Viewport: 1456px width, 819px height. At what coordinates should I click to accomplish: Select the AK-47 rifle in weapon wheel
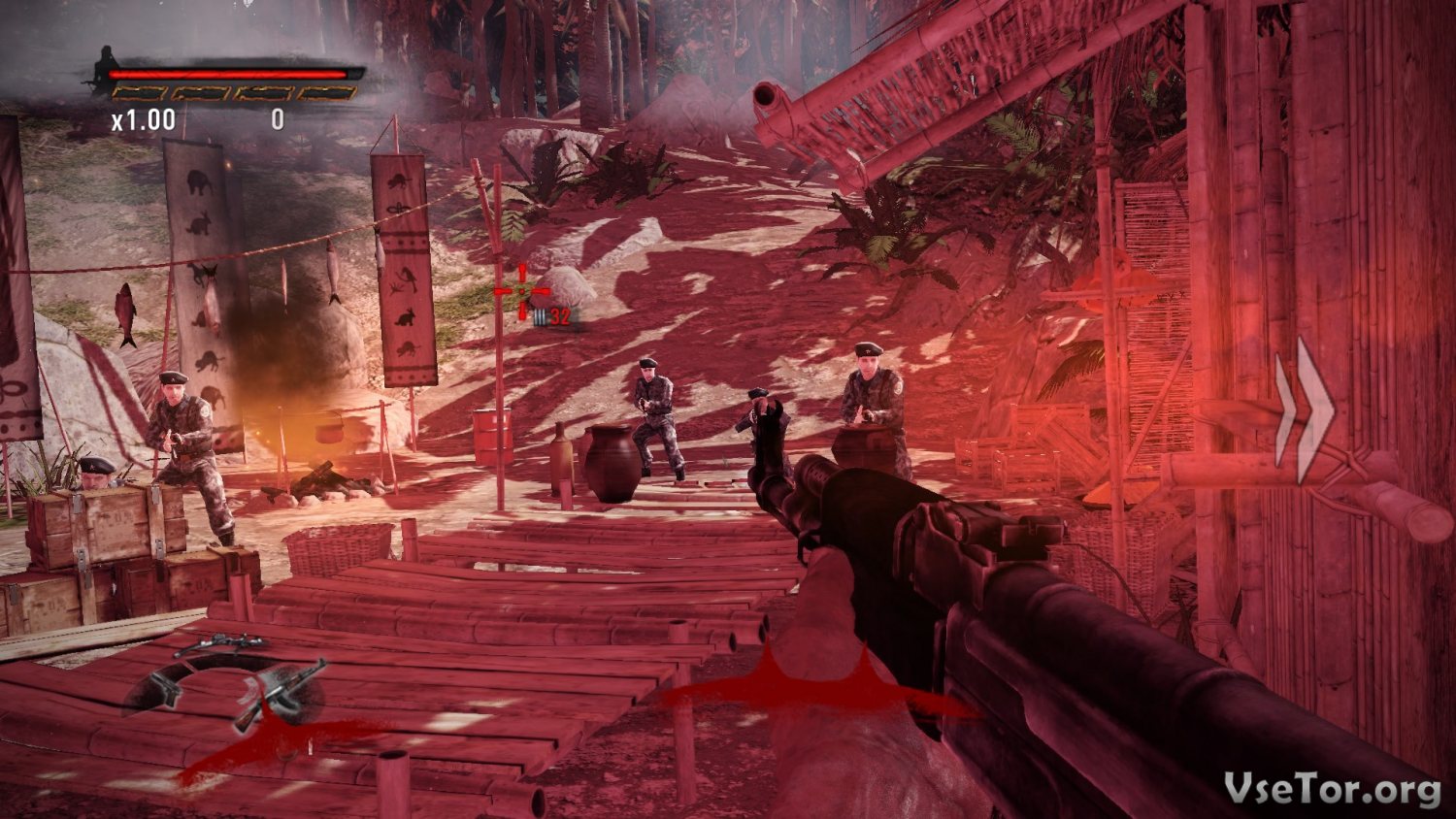[282, 693]
